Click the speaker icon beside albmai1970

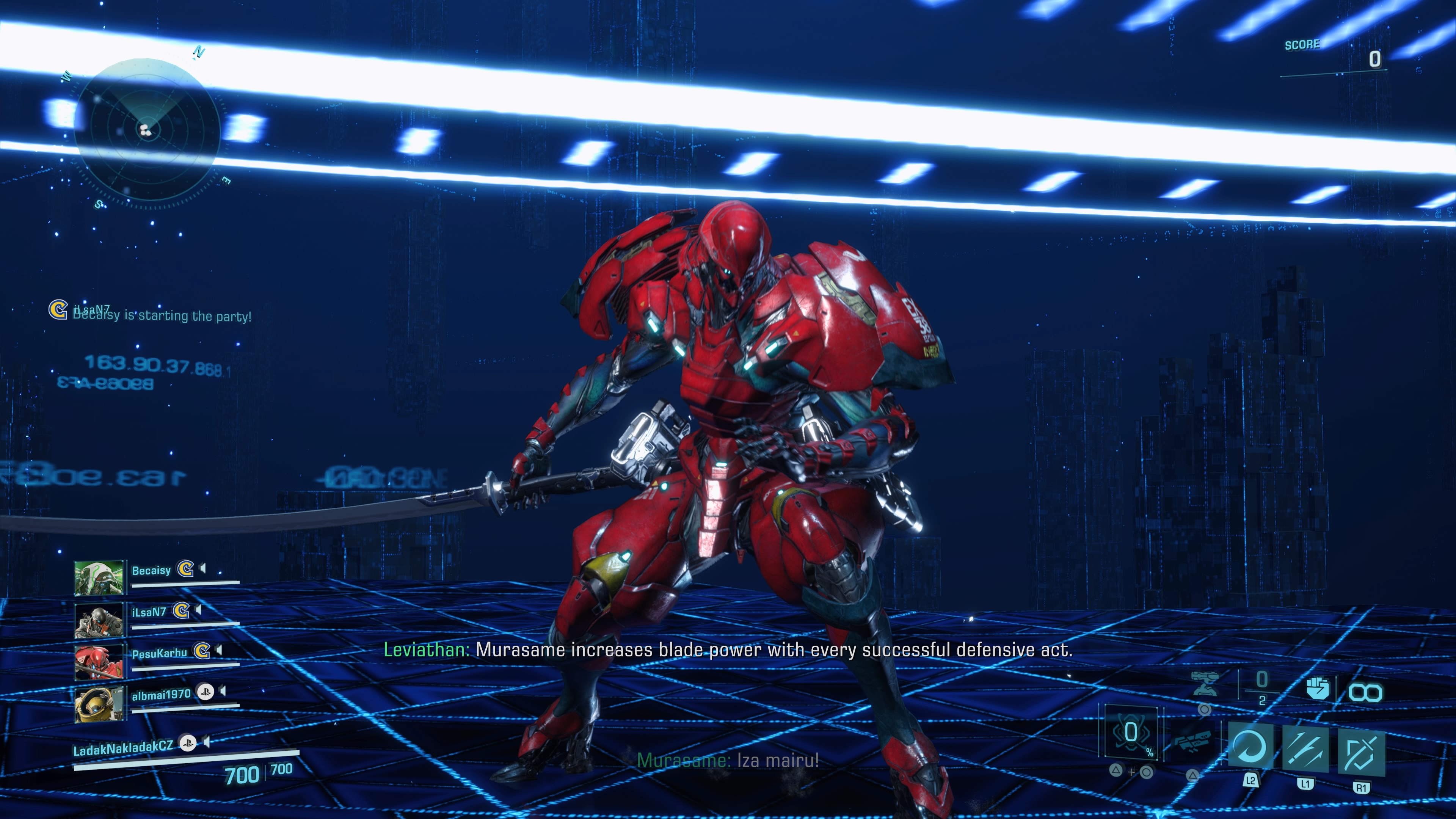(x=223, y=691)
